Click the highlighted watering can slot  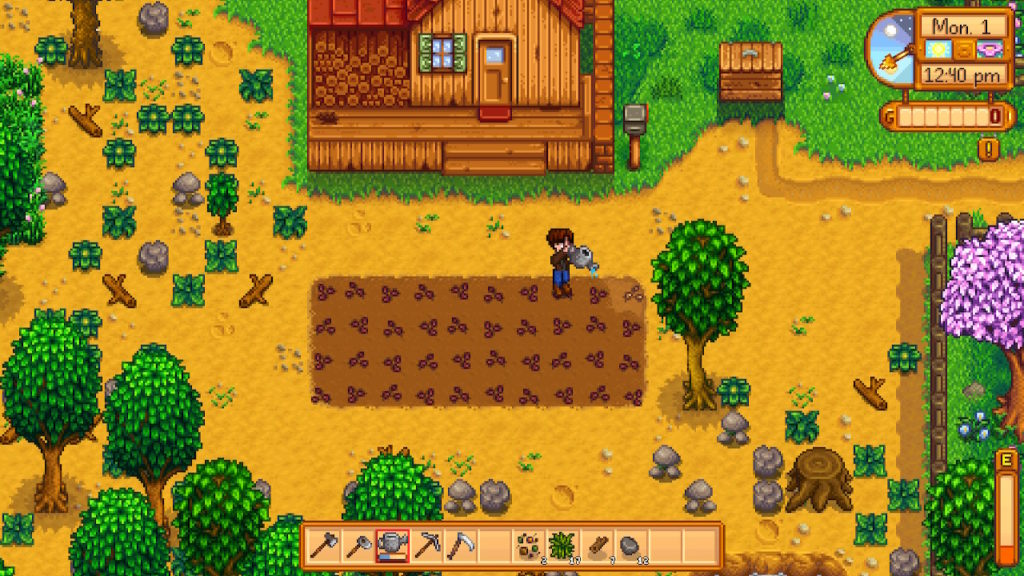click(392, 546)
